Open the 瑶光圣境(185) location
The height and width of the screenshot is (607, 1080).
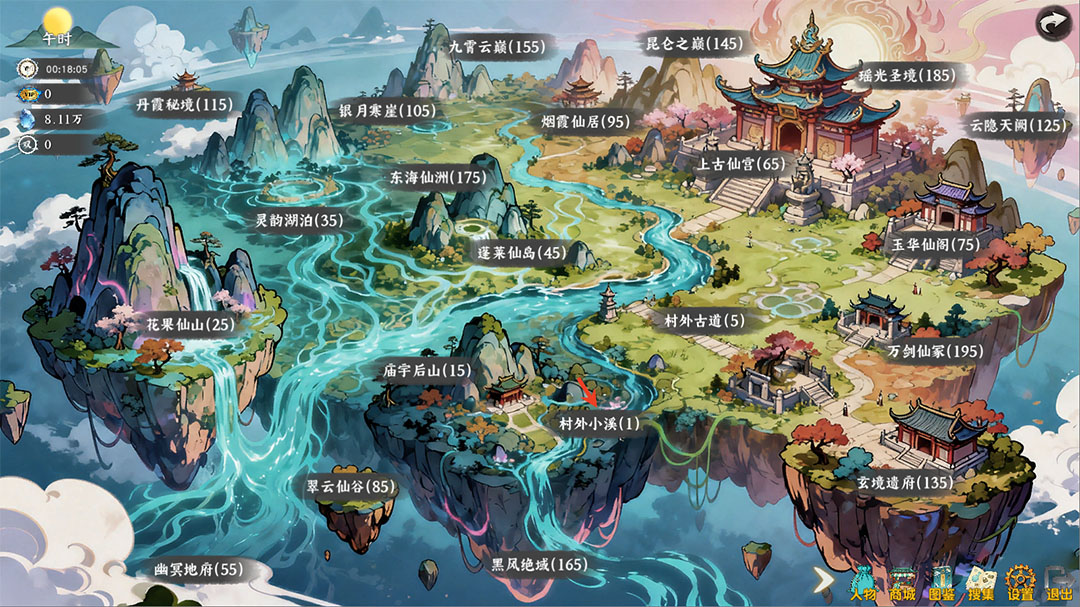pyautogui.click(x=907, y=75)
